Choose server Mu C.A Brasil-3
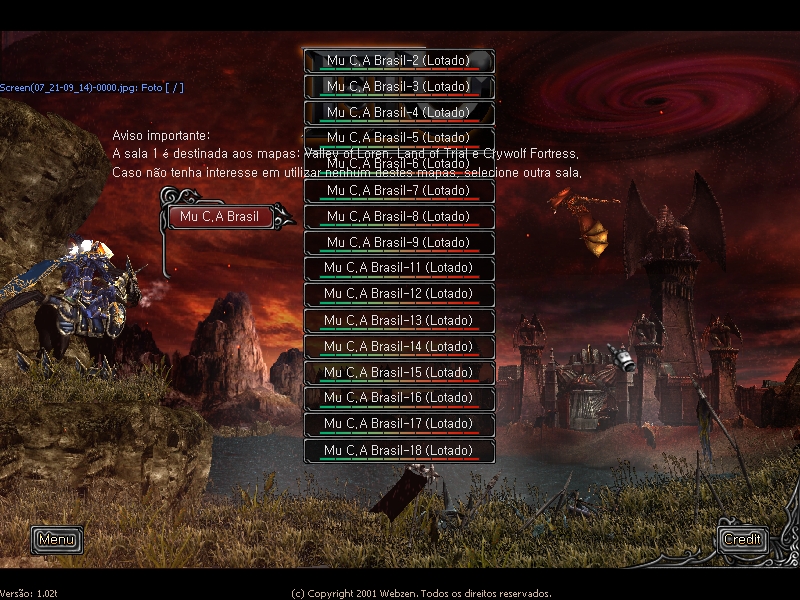This screenshot has height=600, width=800. [x=399, y=87]
